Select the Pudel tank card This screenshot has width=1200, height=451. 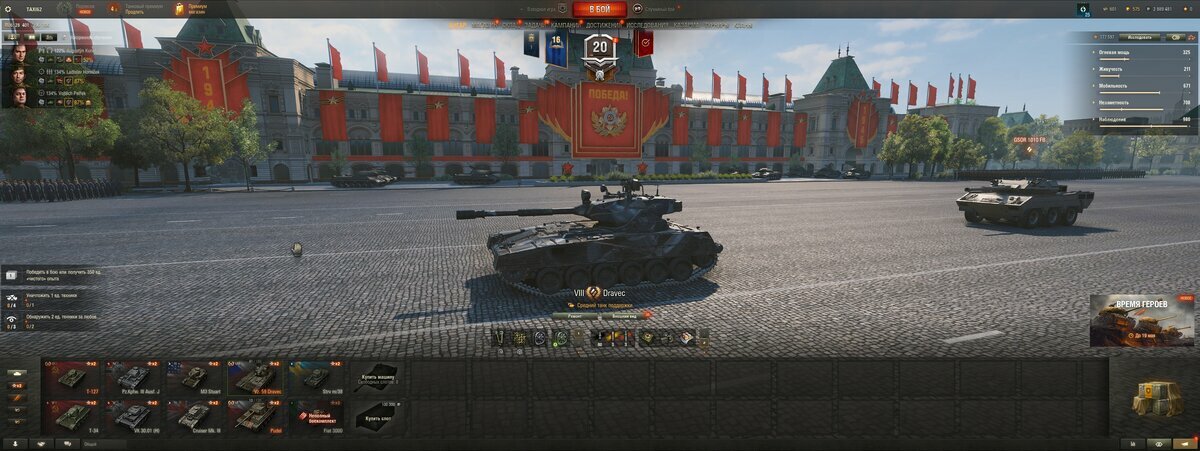256,416
